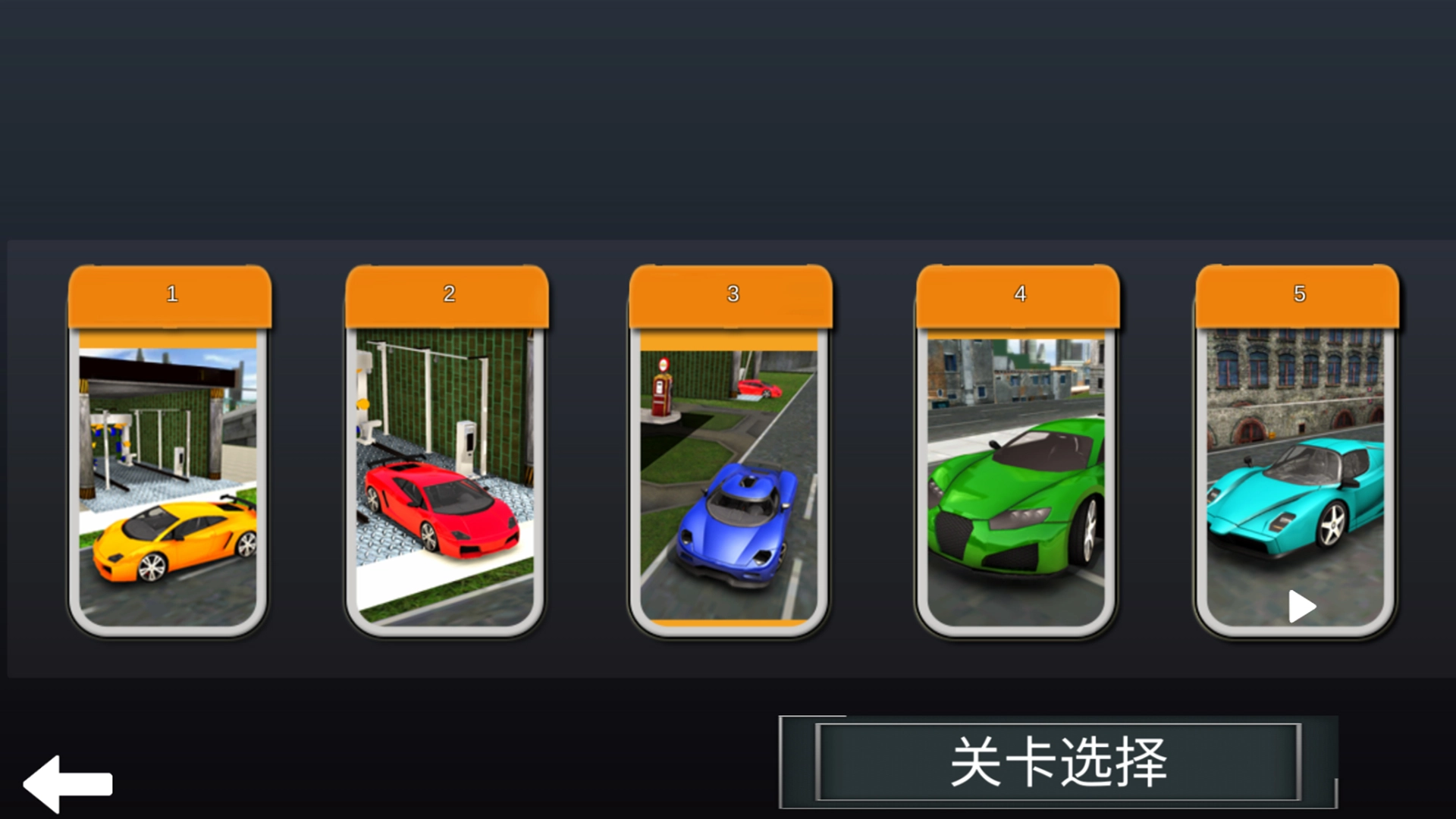Click the orange header labeled 1

171,294
